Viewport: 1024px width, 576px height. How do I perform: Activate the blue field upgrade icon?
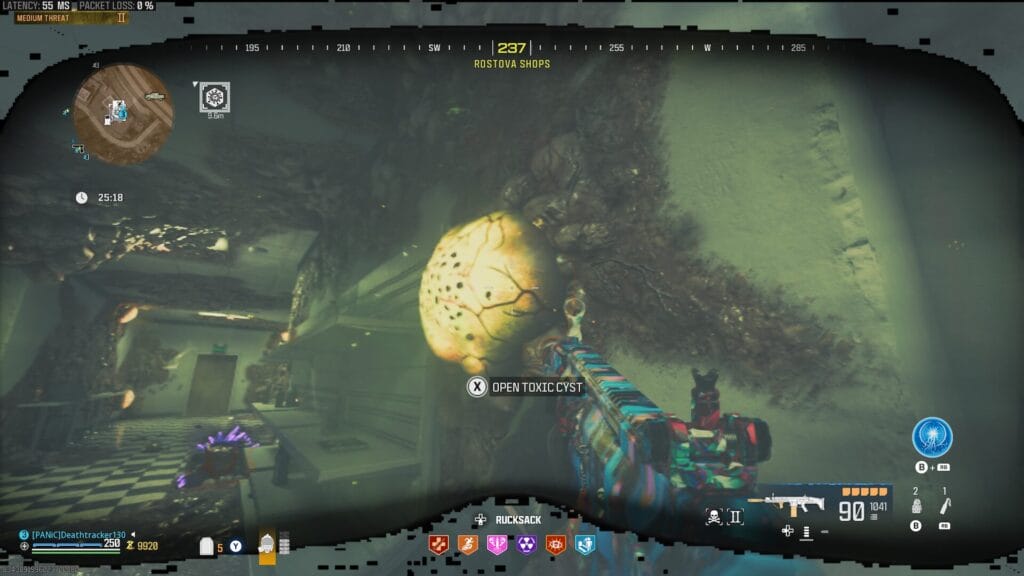click(x=932, y=437)
